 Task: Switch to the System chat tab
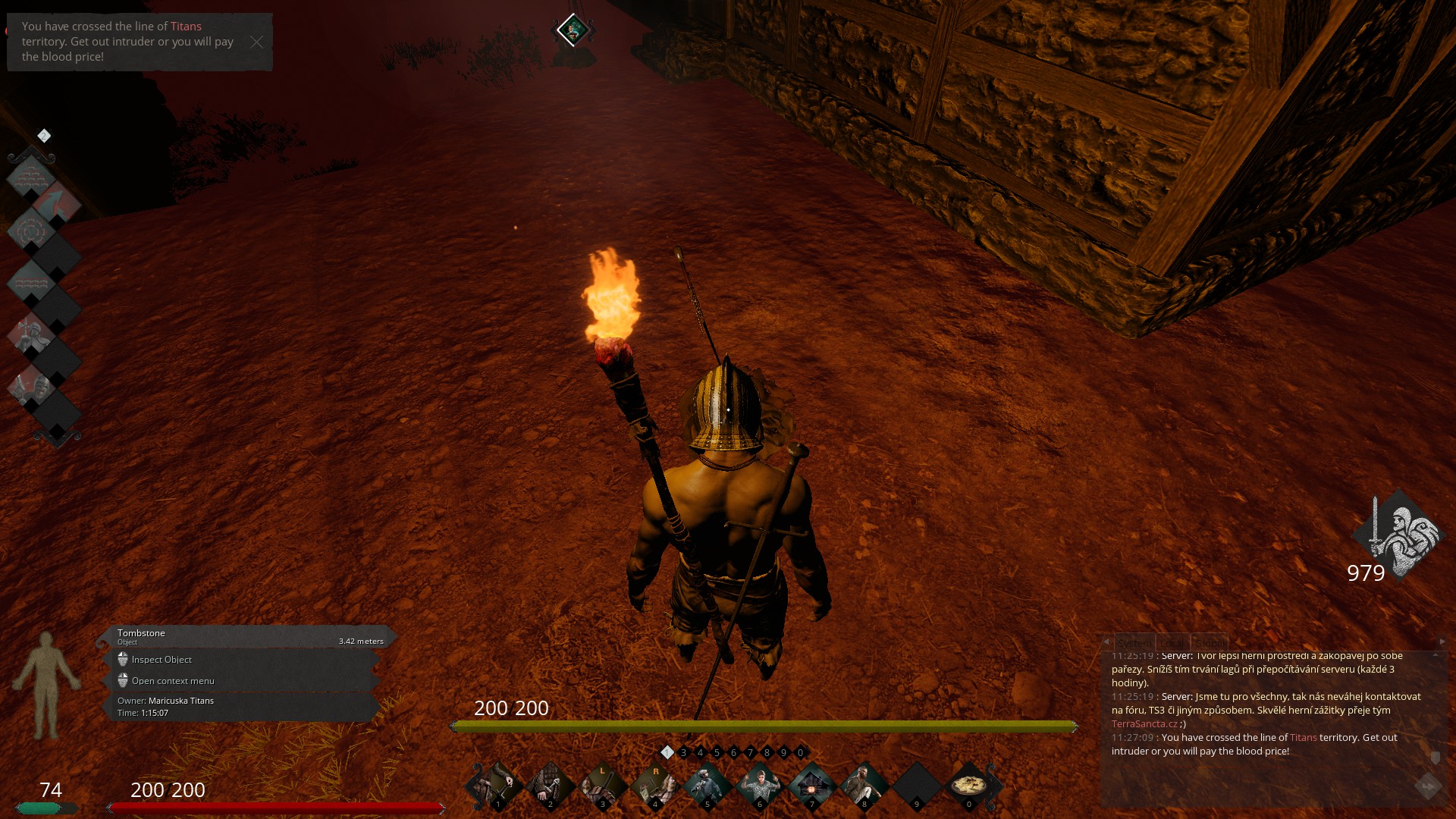(x=1134, y=642)
